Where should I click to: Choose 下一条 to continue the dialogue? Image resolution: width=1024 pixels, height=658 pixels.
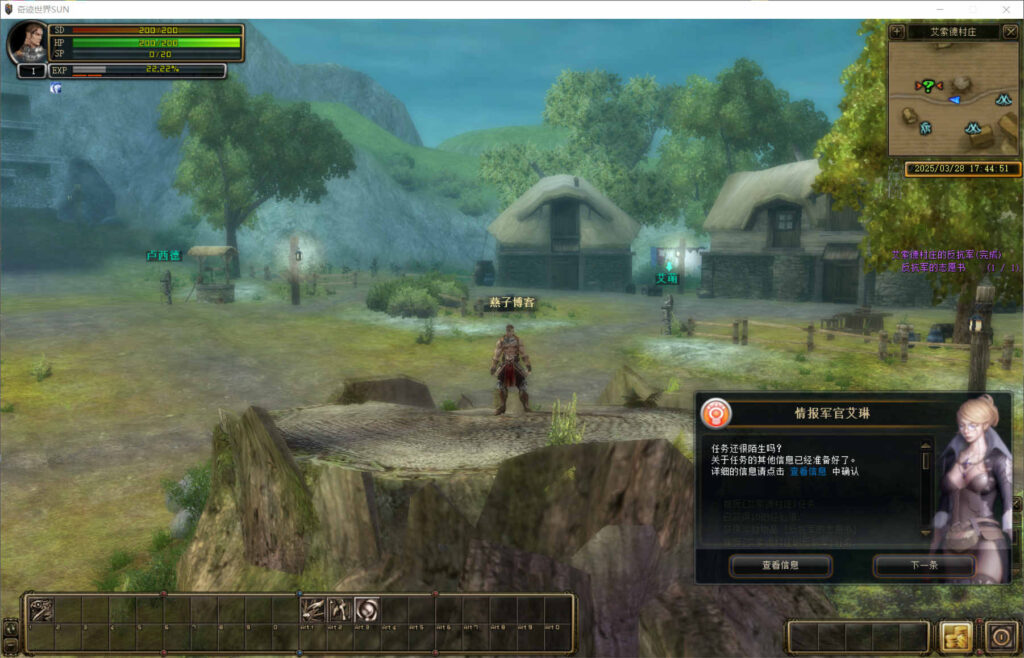[x=923, y=566]
